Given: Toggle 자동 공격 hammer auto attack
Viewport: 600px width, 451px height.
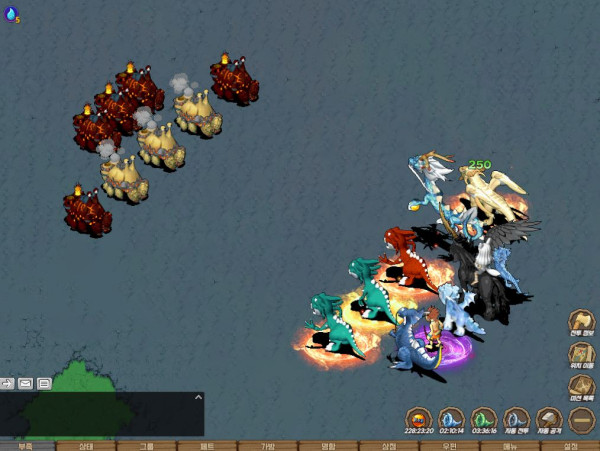Looking at the screenshot, I should pyautogui.click(x=549, y=418).
